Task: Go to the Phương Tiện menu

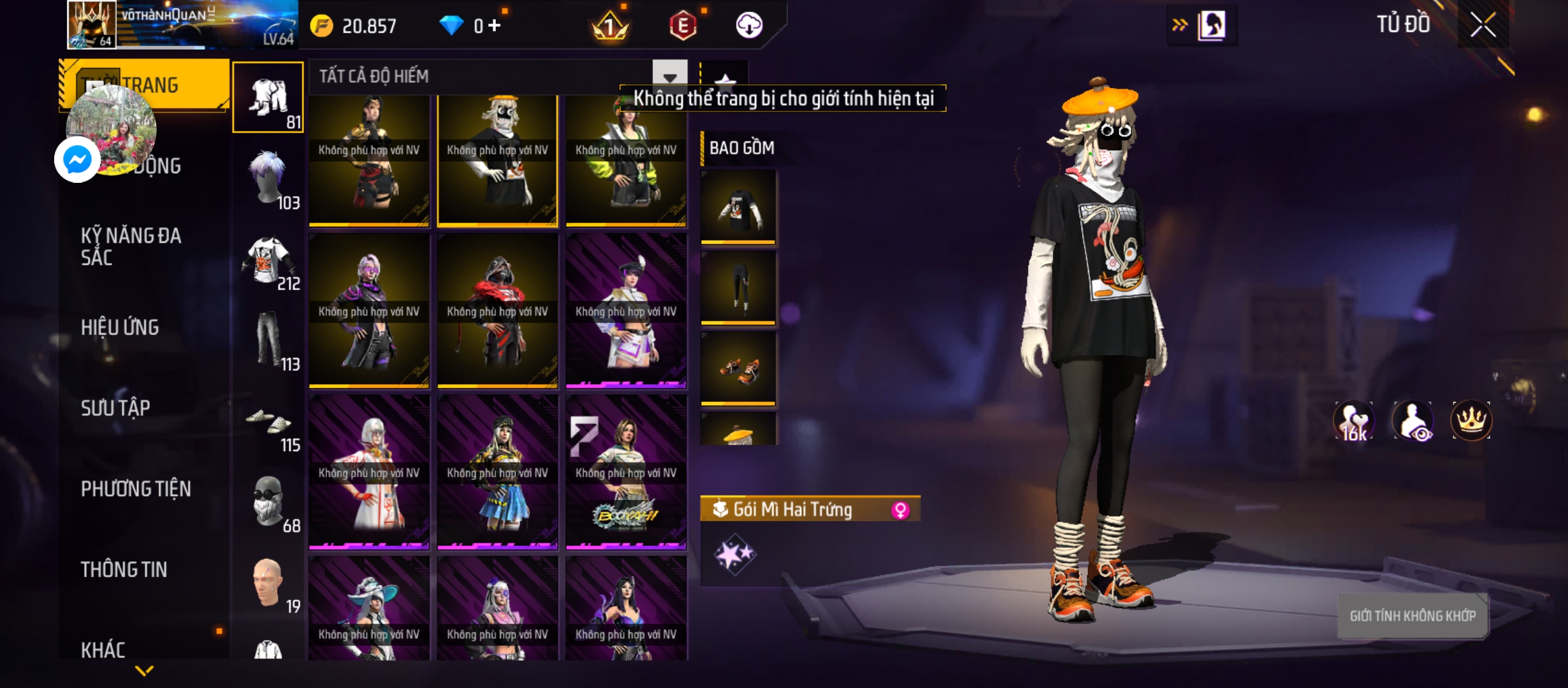Action: point(136,489)
